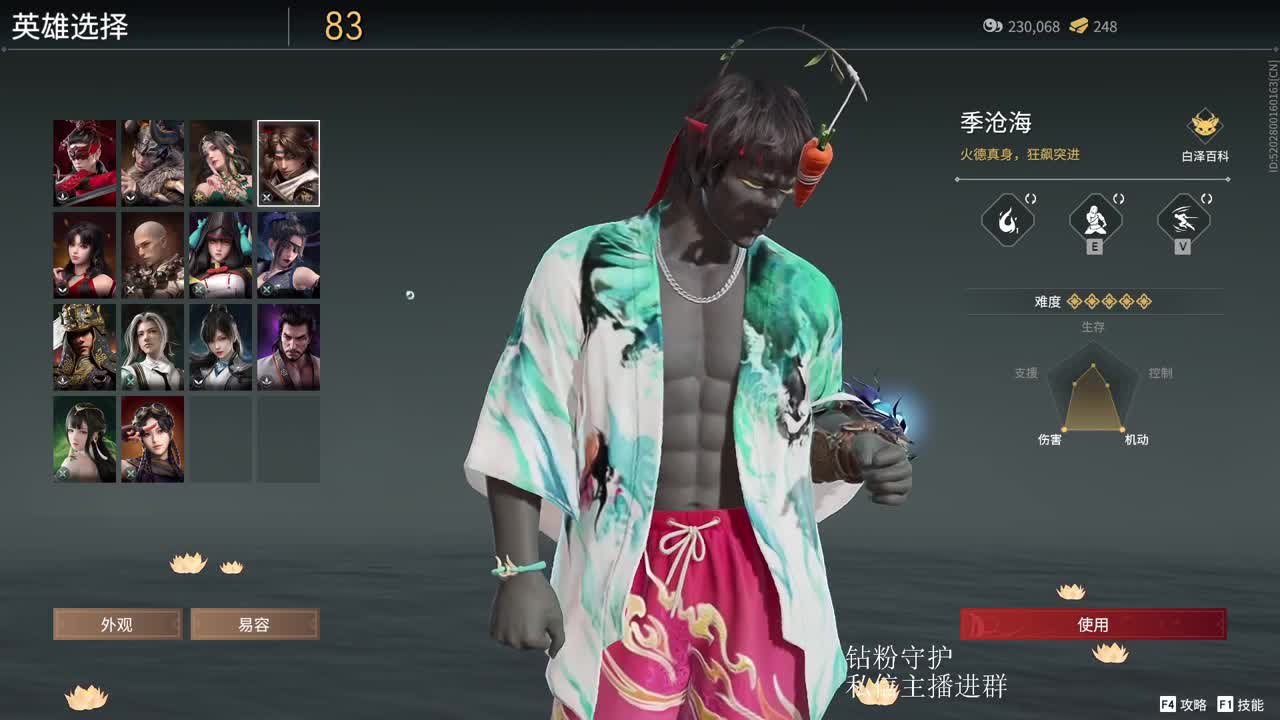
Task: View the V ultimate dash skill icon
Action: pos(1180,219)
